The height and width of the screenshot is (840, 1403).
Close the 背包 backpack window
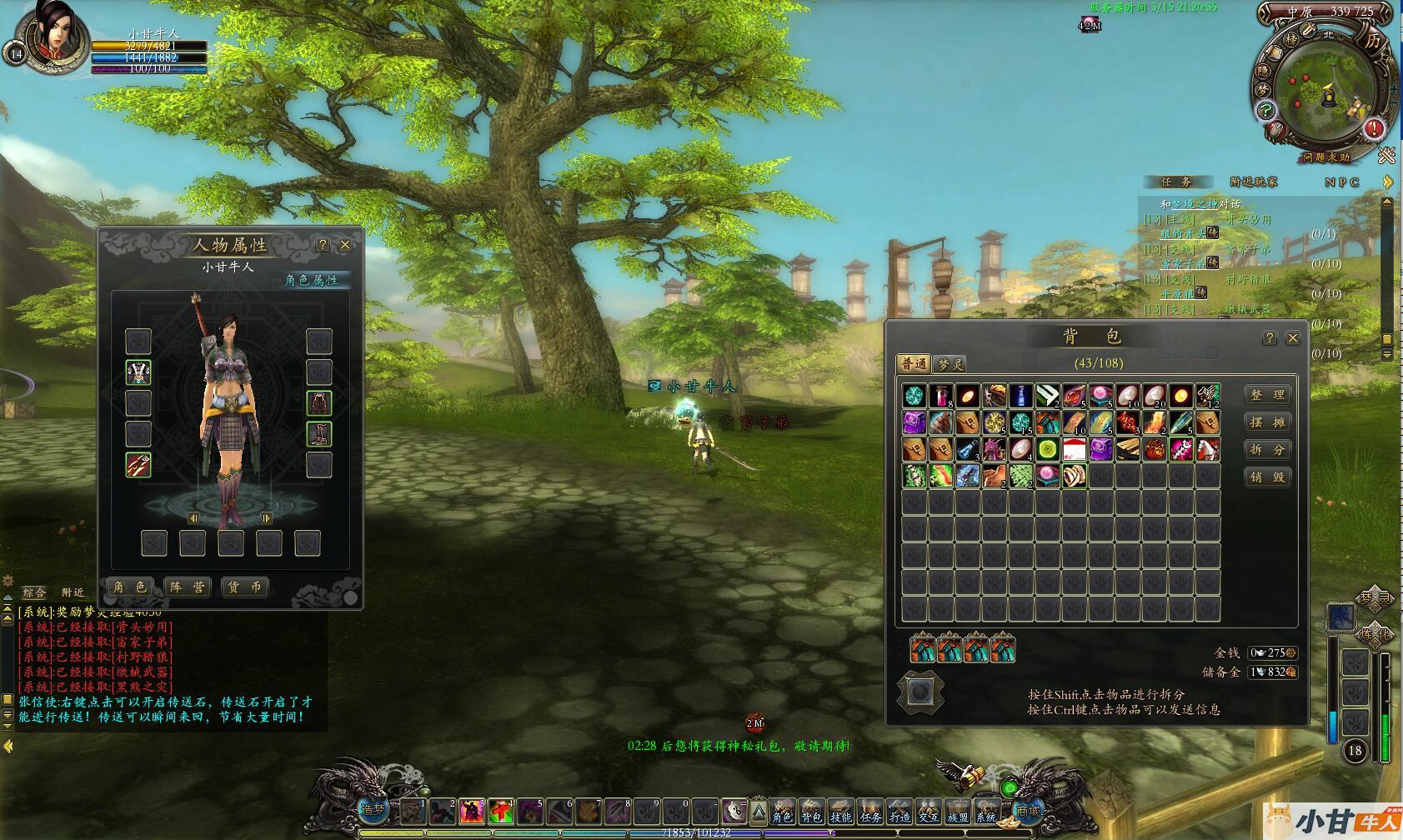click(1293, 337)
